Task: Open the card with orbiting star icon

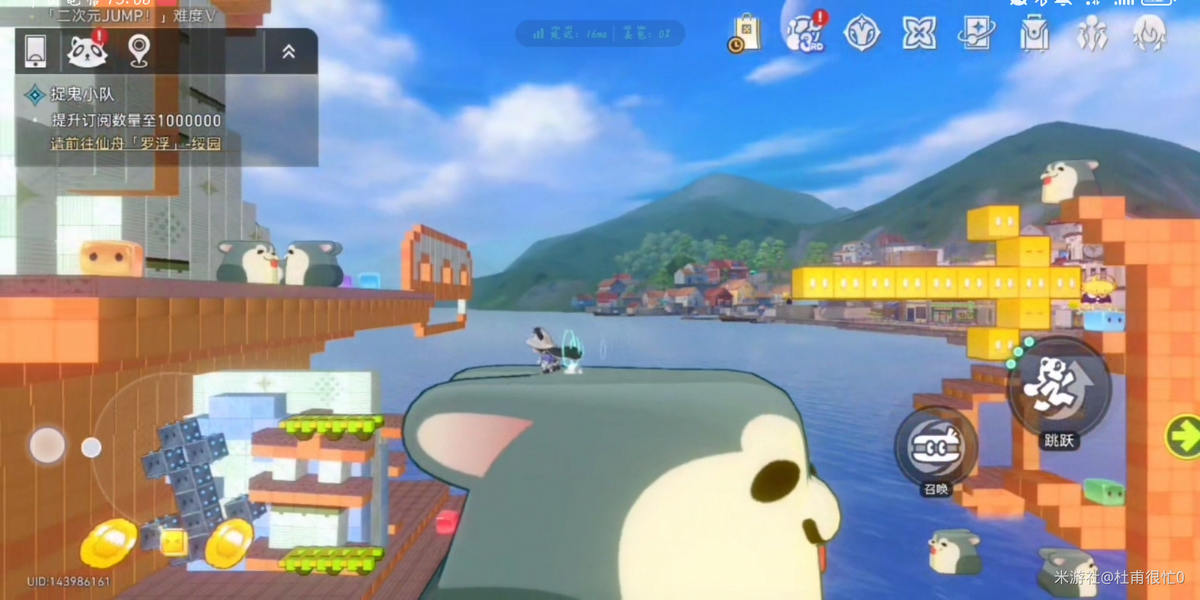Action: [x=976, y=33]
